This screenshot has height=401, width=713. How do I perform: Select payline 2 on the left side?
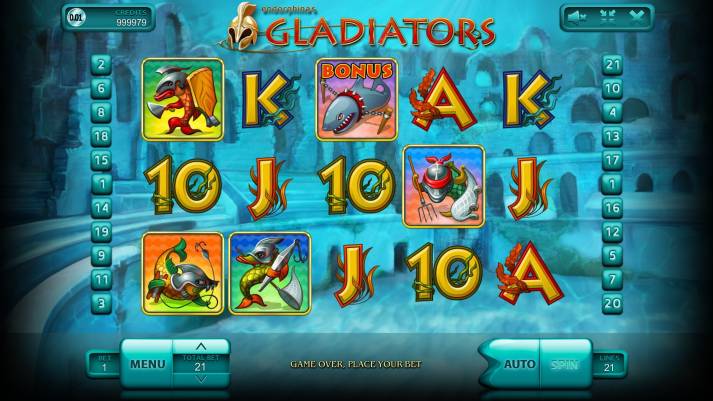100,64
